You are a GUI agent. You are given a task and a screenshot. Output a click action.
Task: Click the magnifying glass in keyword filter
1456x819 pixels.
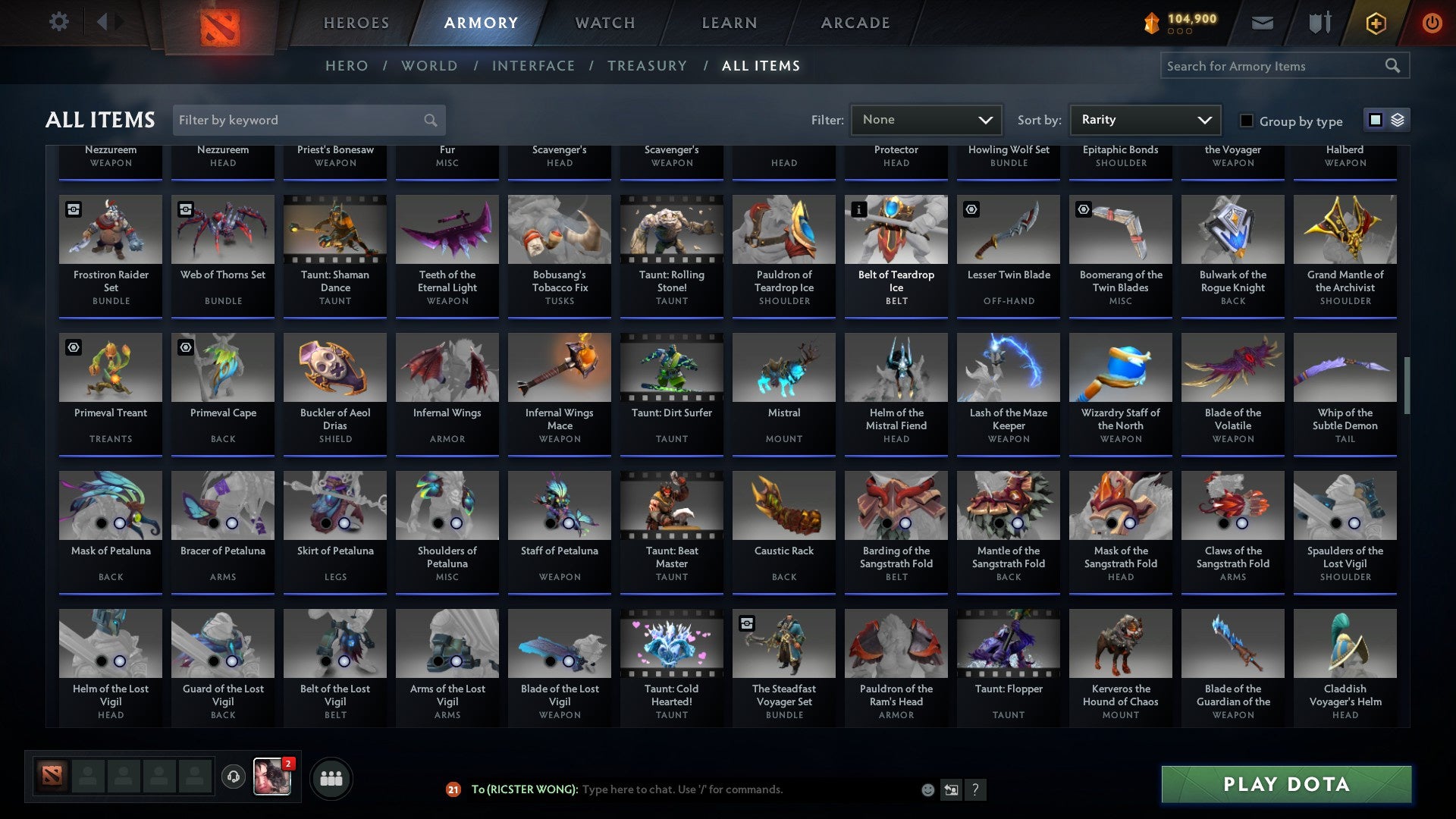[x=429, y=120]
